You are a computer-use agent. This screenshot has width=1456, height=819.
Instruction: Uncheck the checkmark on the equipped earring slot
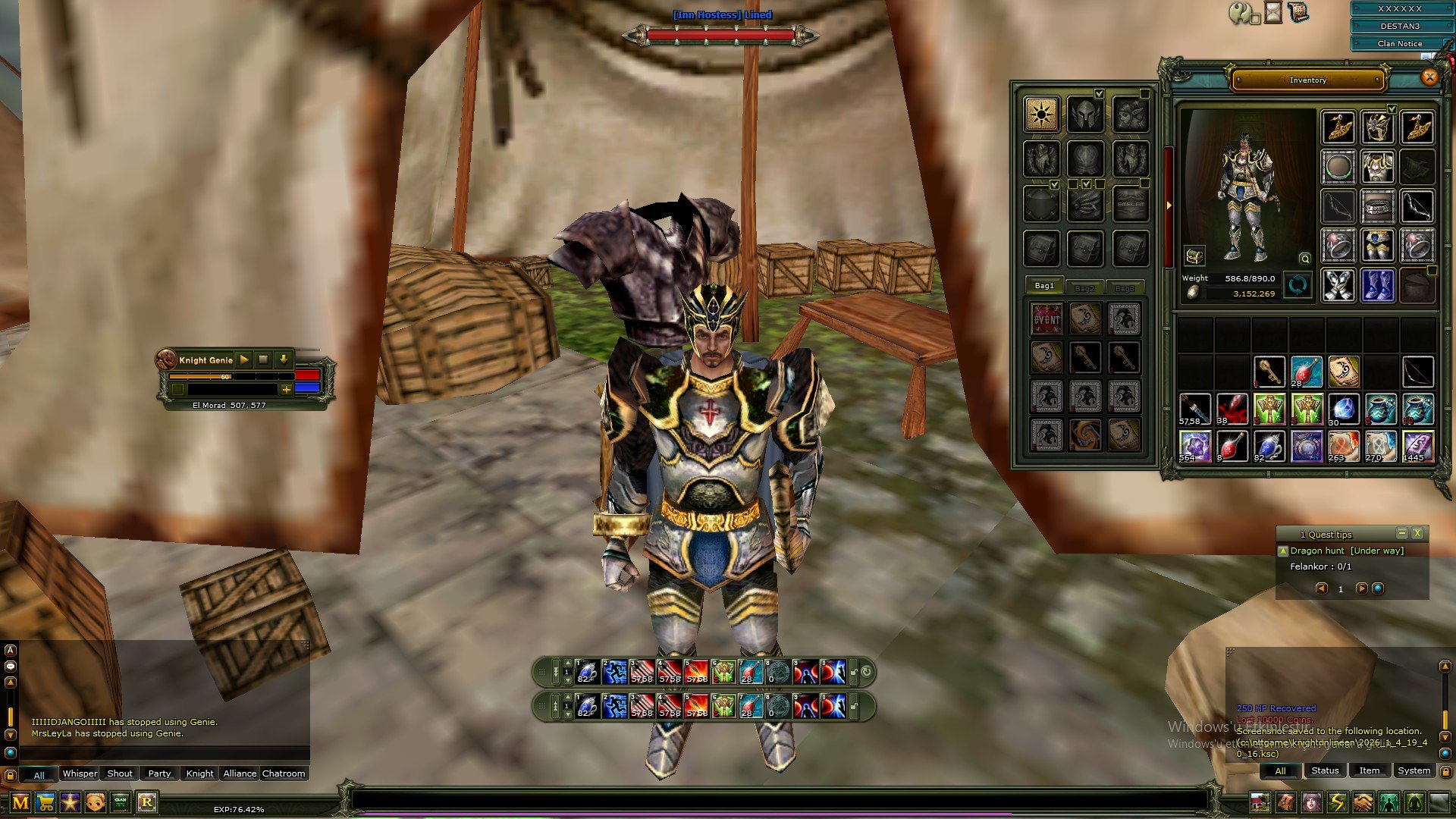point(1392,108)
